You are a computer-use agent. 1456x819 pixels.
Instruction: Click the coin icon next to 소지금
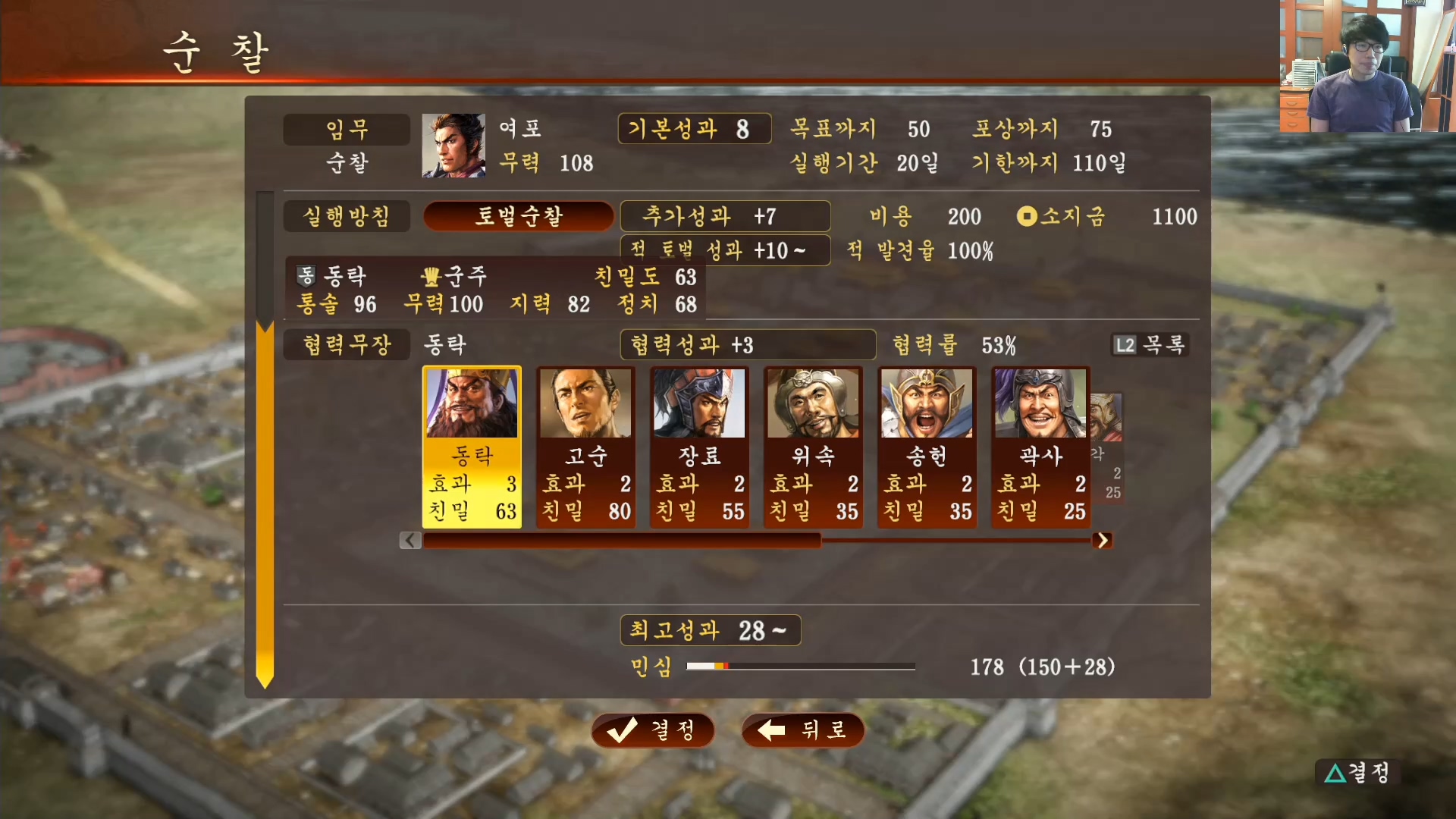(x=1027, y=217)
